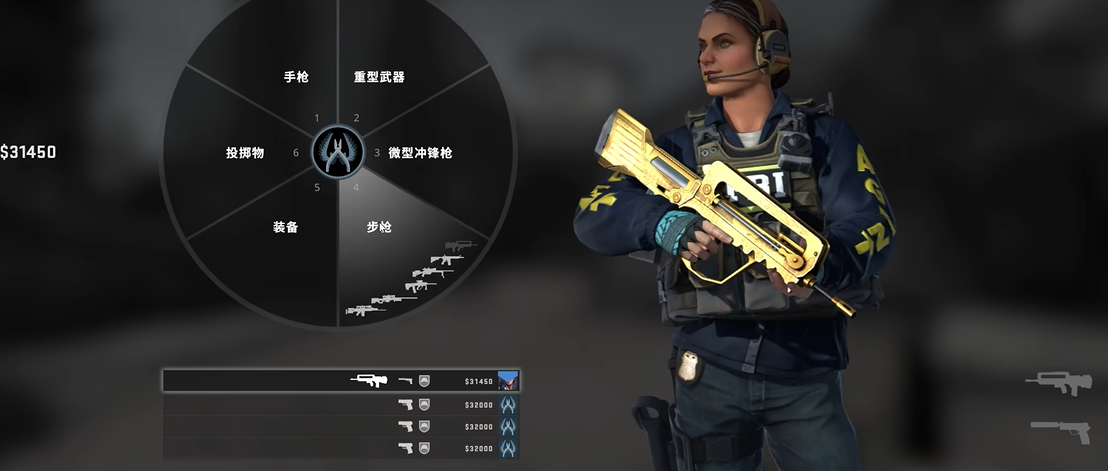Select the 装备 equipment segment
Image resolution: width=1108 pixels, height=471 pixels.
click(x=285, y=228)
